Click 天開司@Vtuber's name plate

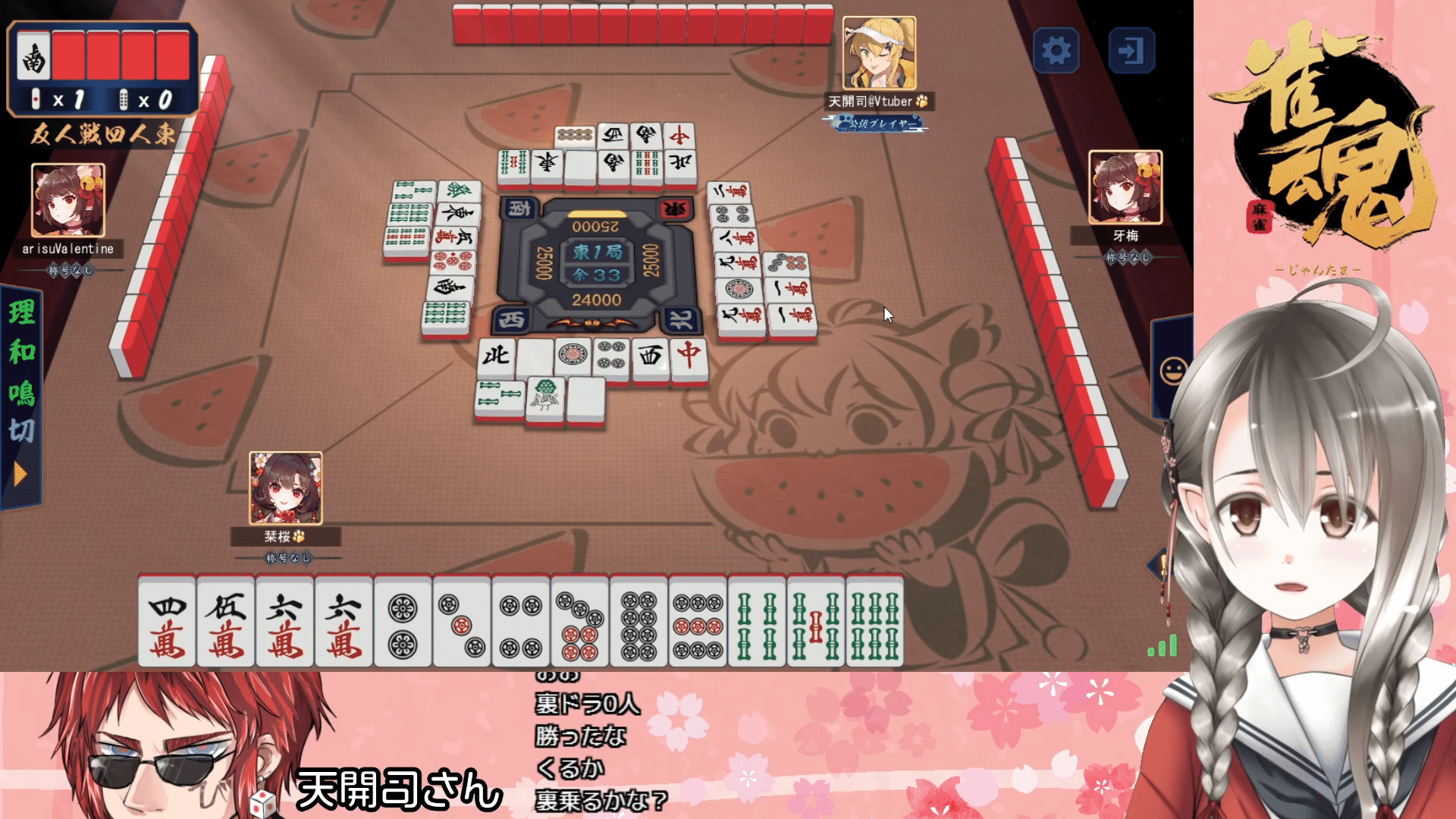pos(881,100)
